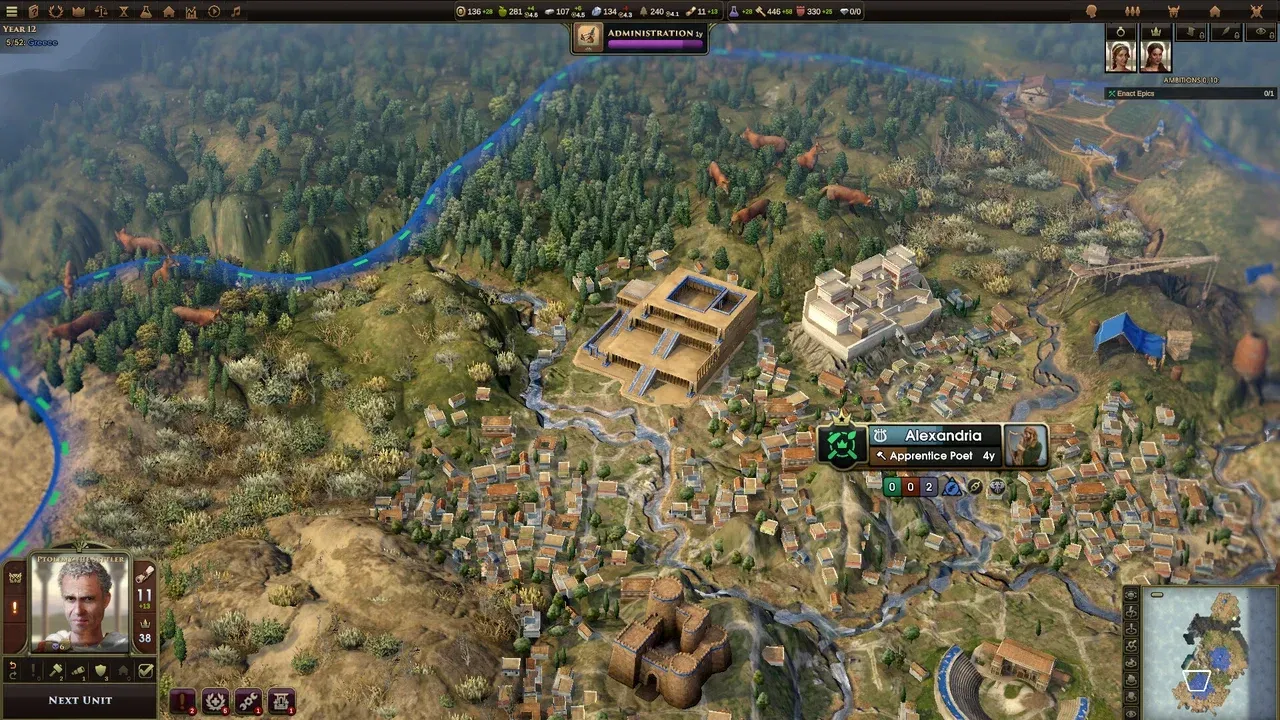Toggle the locked quill option in top-right panel
Viewport: 1280px width, 720px height.
(x=1226, y=32)
